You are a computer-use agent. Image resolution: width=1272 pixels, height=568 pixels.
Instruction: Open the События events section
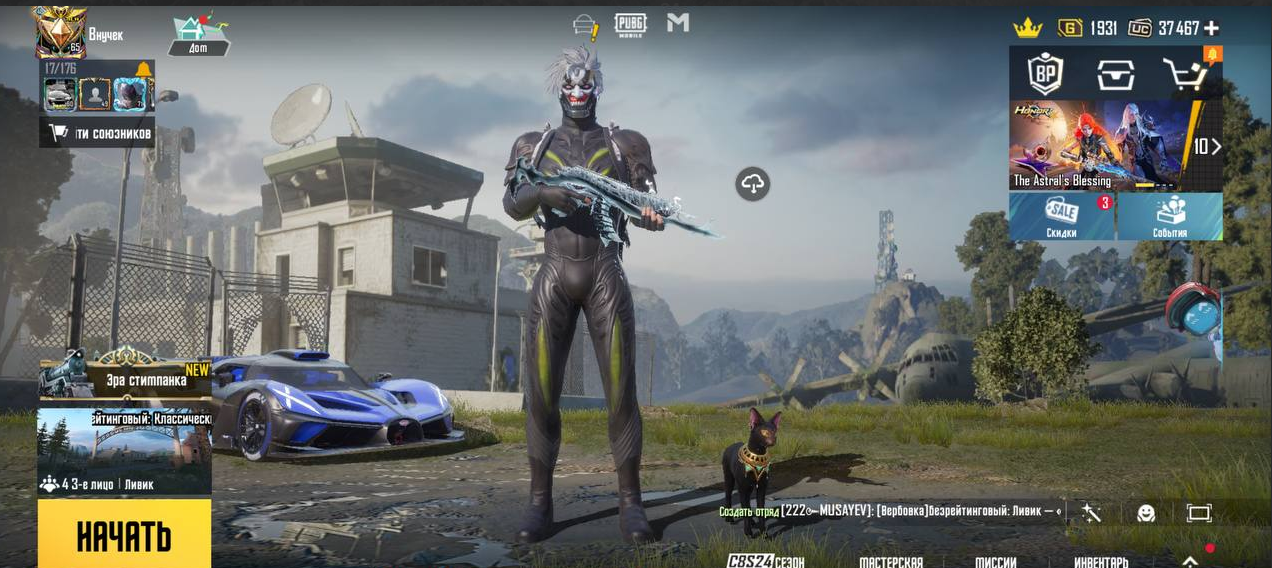[1169, 217]
